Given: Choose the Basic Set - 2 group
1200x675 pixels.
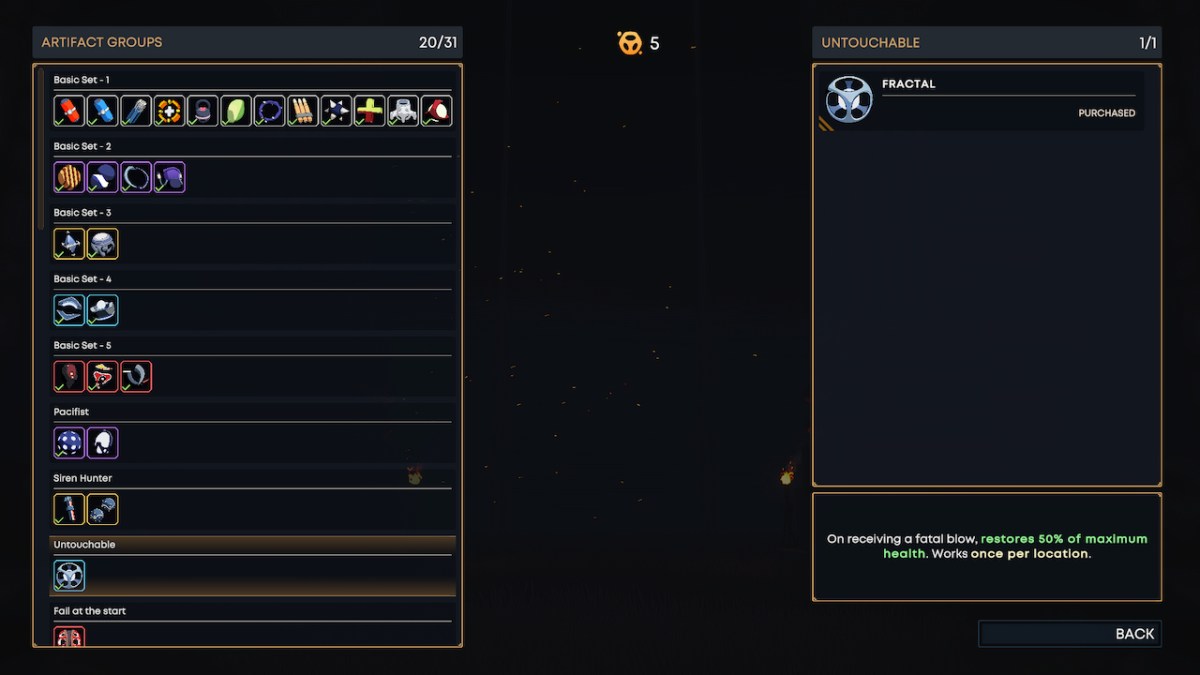Looking at the screenshot, I should (82, 146).
